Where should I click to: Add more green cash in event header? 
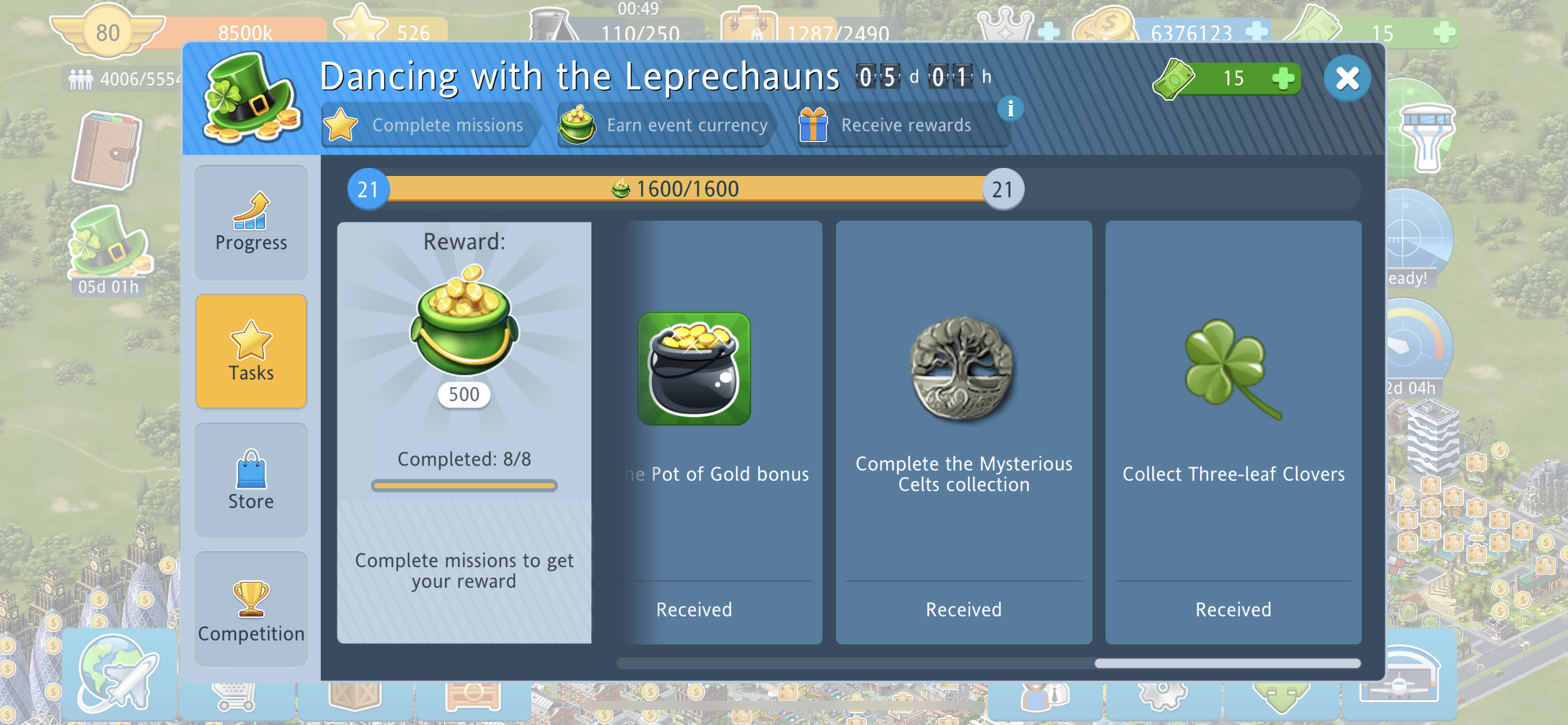click(x=1283, y=79)
